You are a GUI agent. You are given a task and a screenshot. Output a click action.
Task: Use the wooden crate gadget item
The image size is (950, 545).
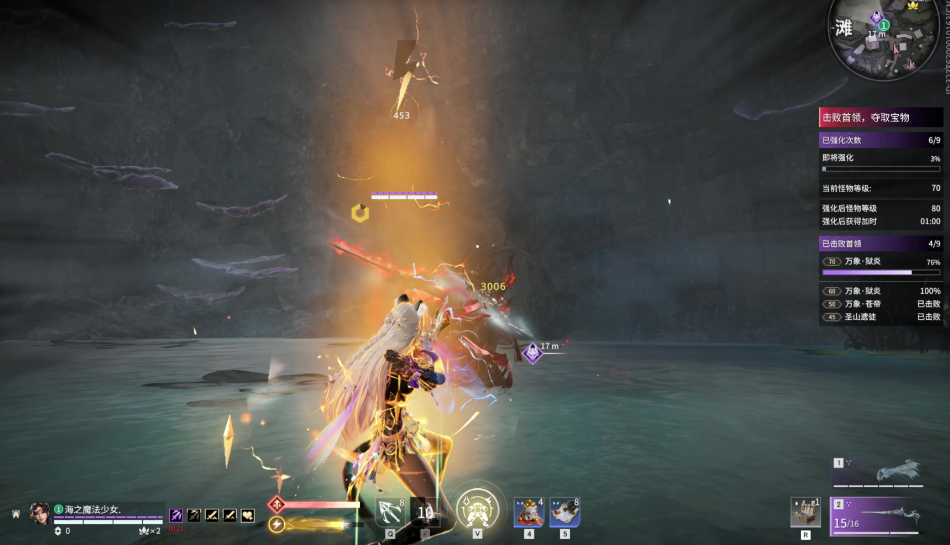(805, 512)
